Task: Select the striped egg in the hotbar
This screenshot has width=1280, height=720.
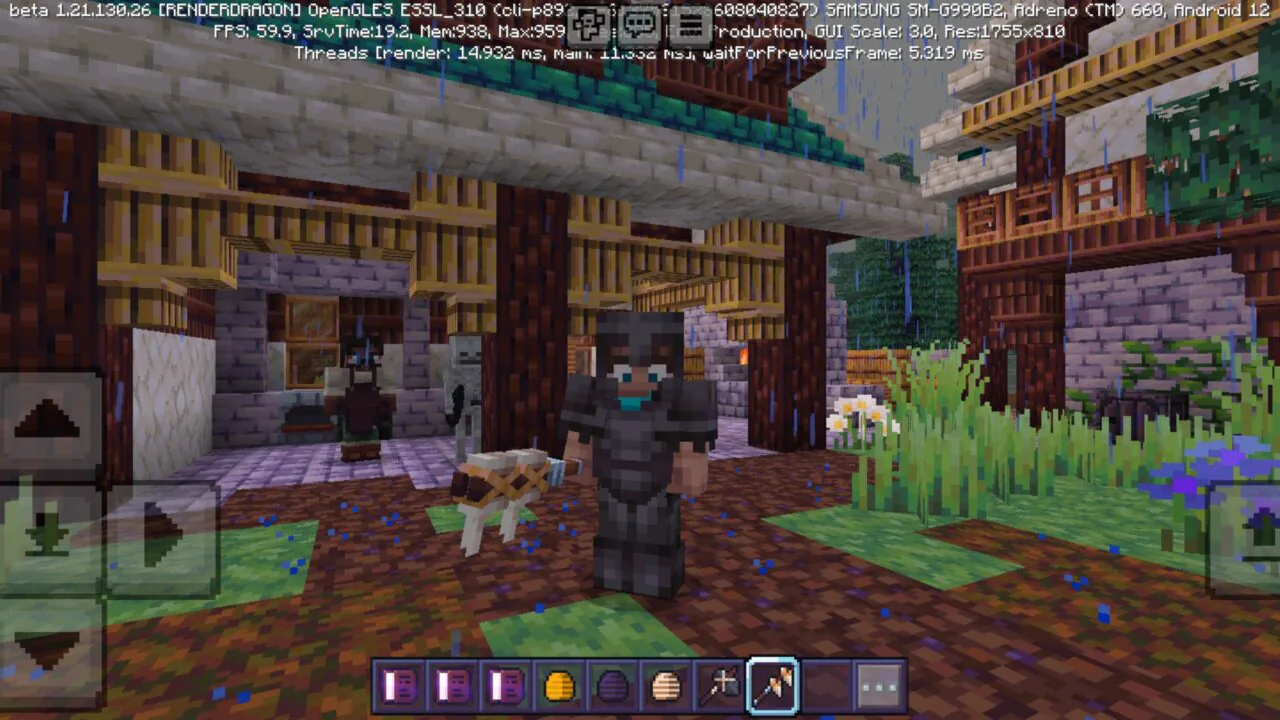Action: (x=665, y=684)
